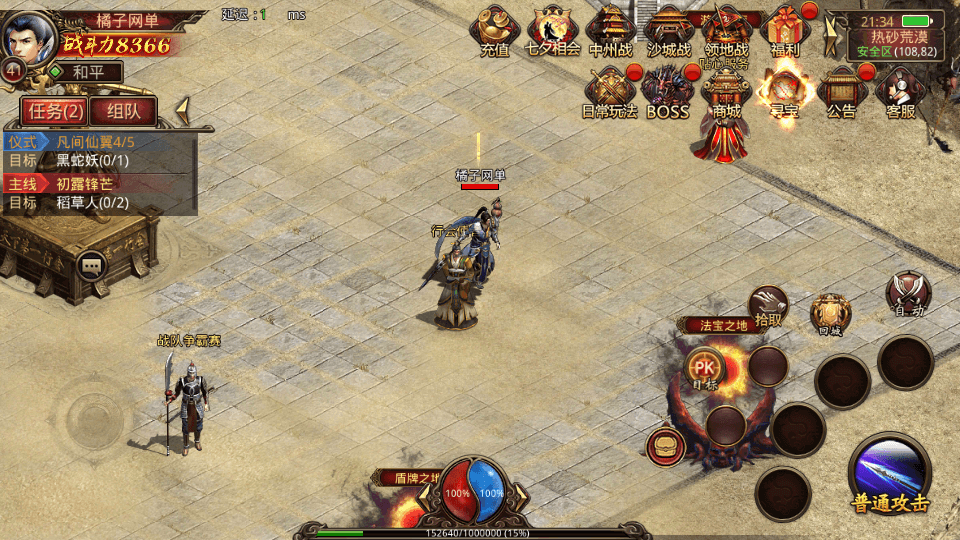Image resolution: width=960 pixels, height=540 pixels.
Task: Use the 回城 return-to-town button
Action: pos(830,314)
